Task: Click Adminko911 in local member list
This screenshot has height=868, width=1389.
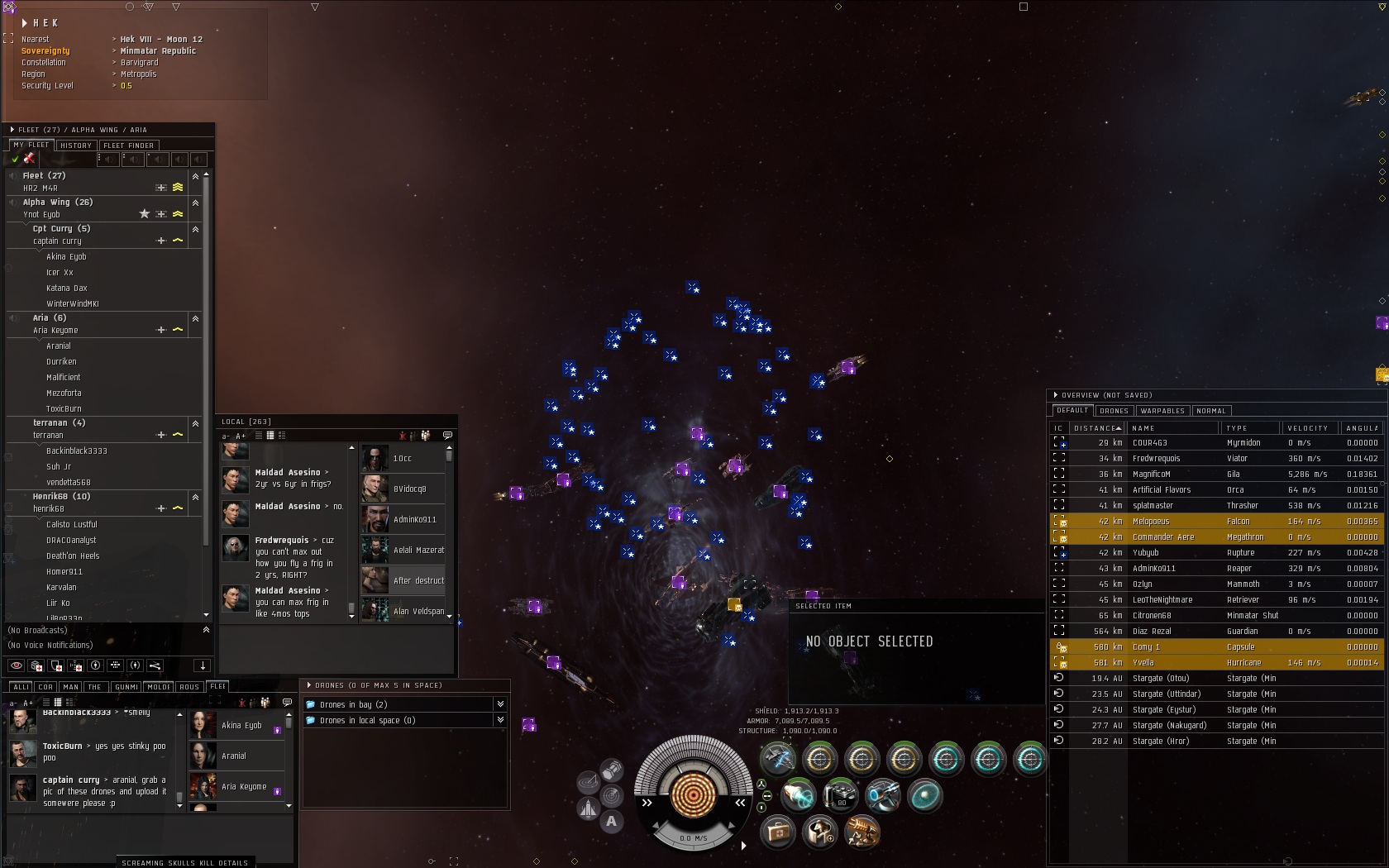Action: point(414,520)
